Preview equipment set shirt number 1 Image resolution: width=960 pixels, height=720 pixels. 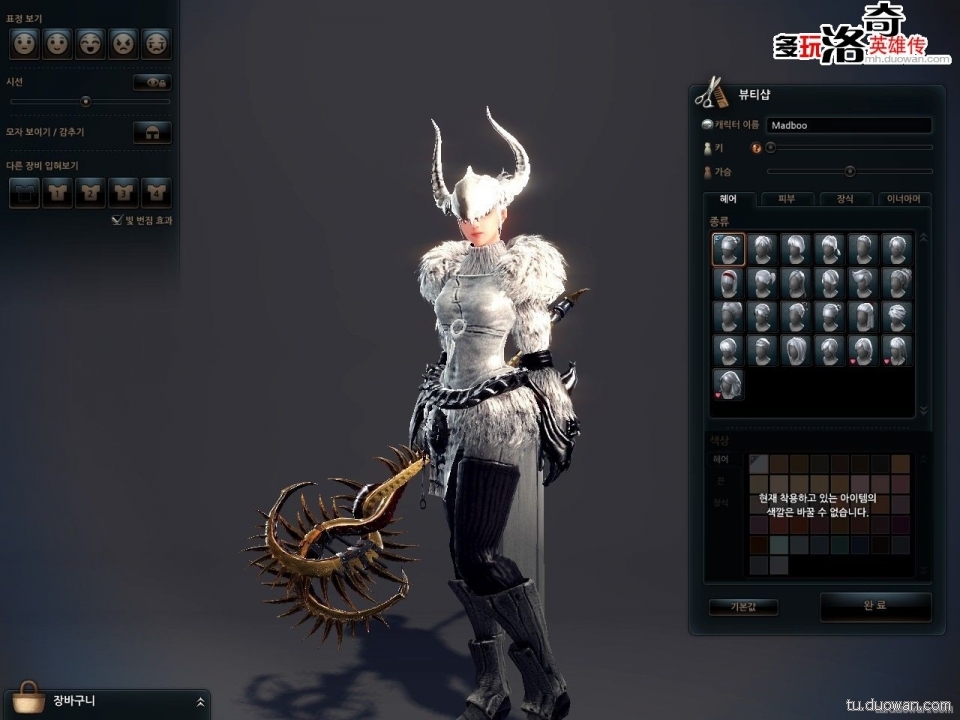click(58, 192)
